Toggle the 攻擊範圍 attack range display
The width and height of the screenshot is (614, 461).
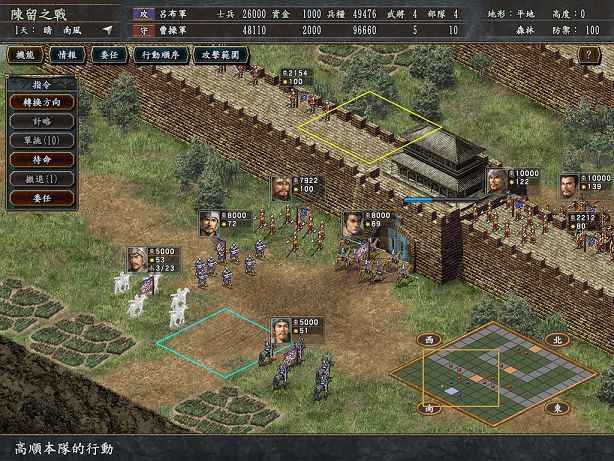click(x=221, y=54)
